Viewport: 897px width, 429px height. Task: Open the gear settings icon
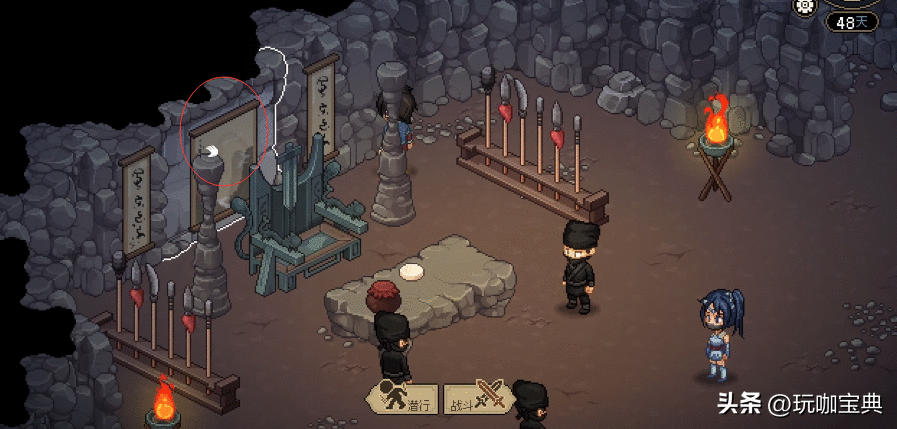(805, 6)
